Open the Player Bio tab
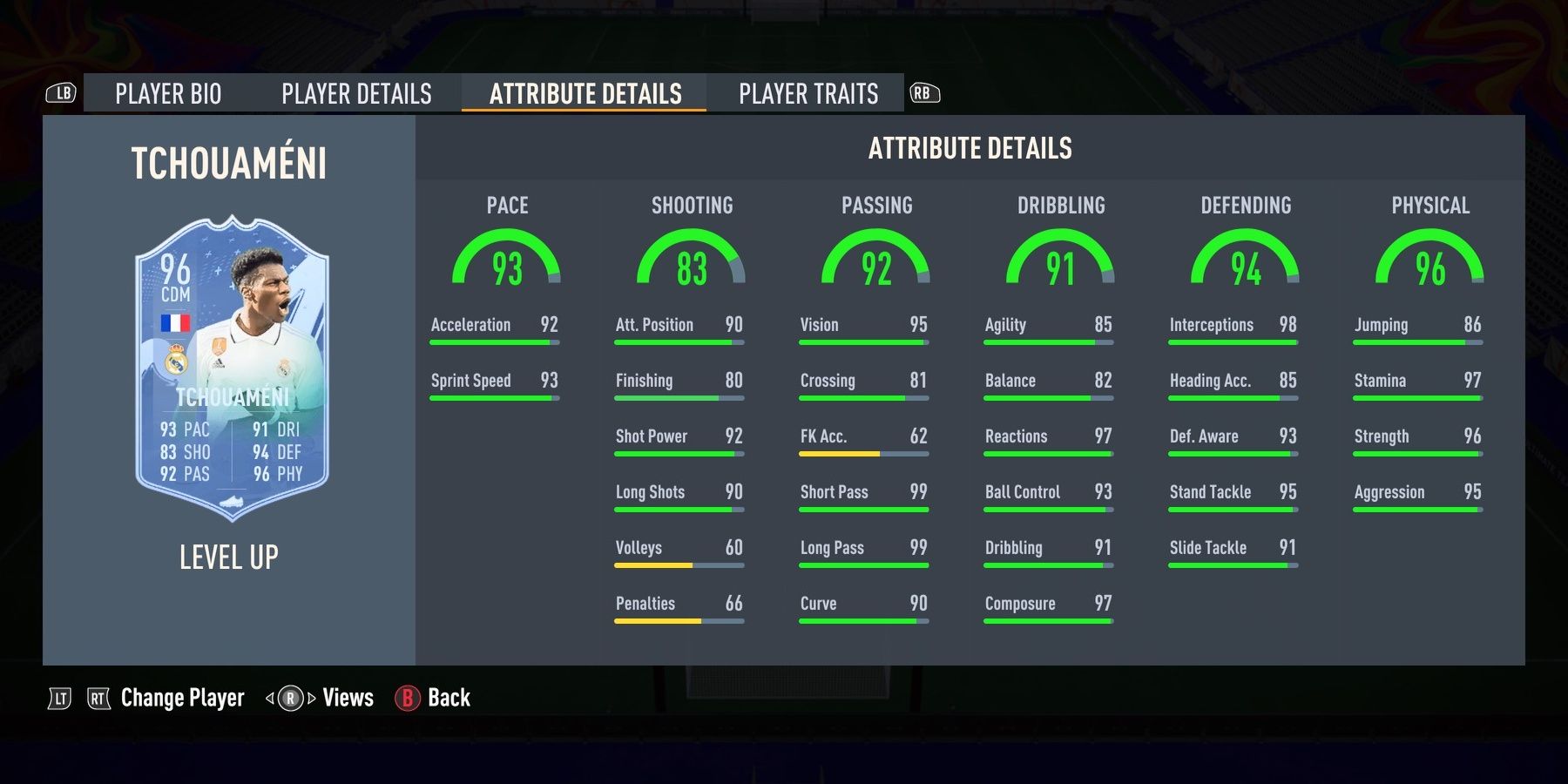This screenshot has height=784, width=1568. (171, 93)
